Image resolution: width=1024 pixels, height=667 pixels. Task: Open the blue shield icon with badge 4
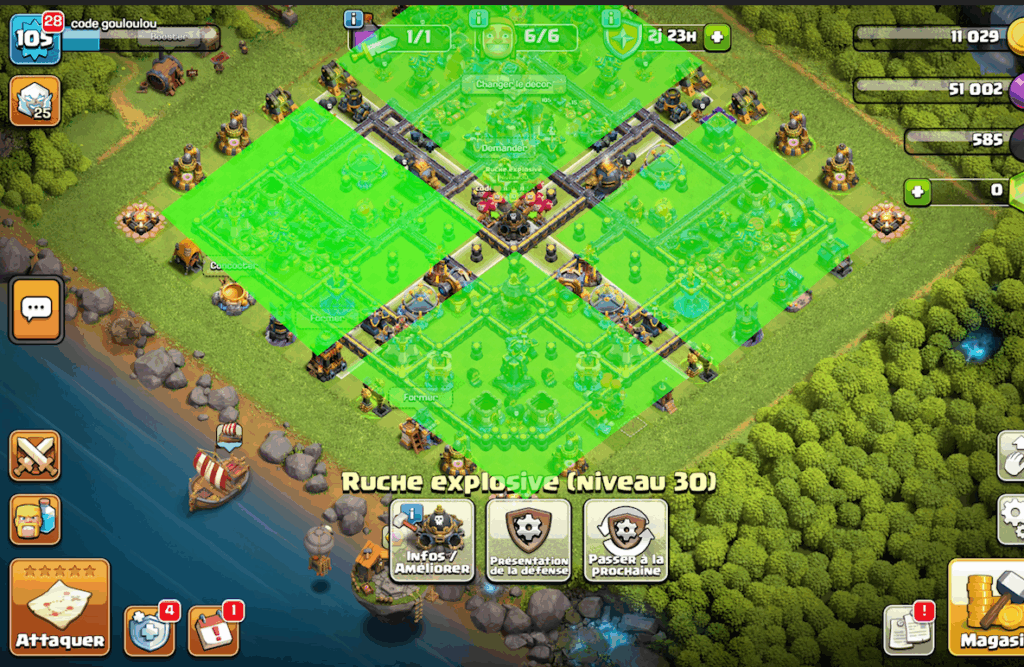point(148,630)
